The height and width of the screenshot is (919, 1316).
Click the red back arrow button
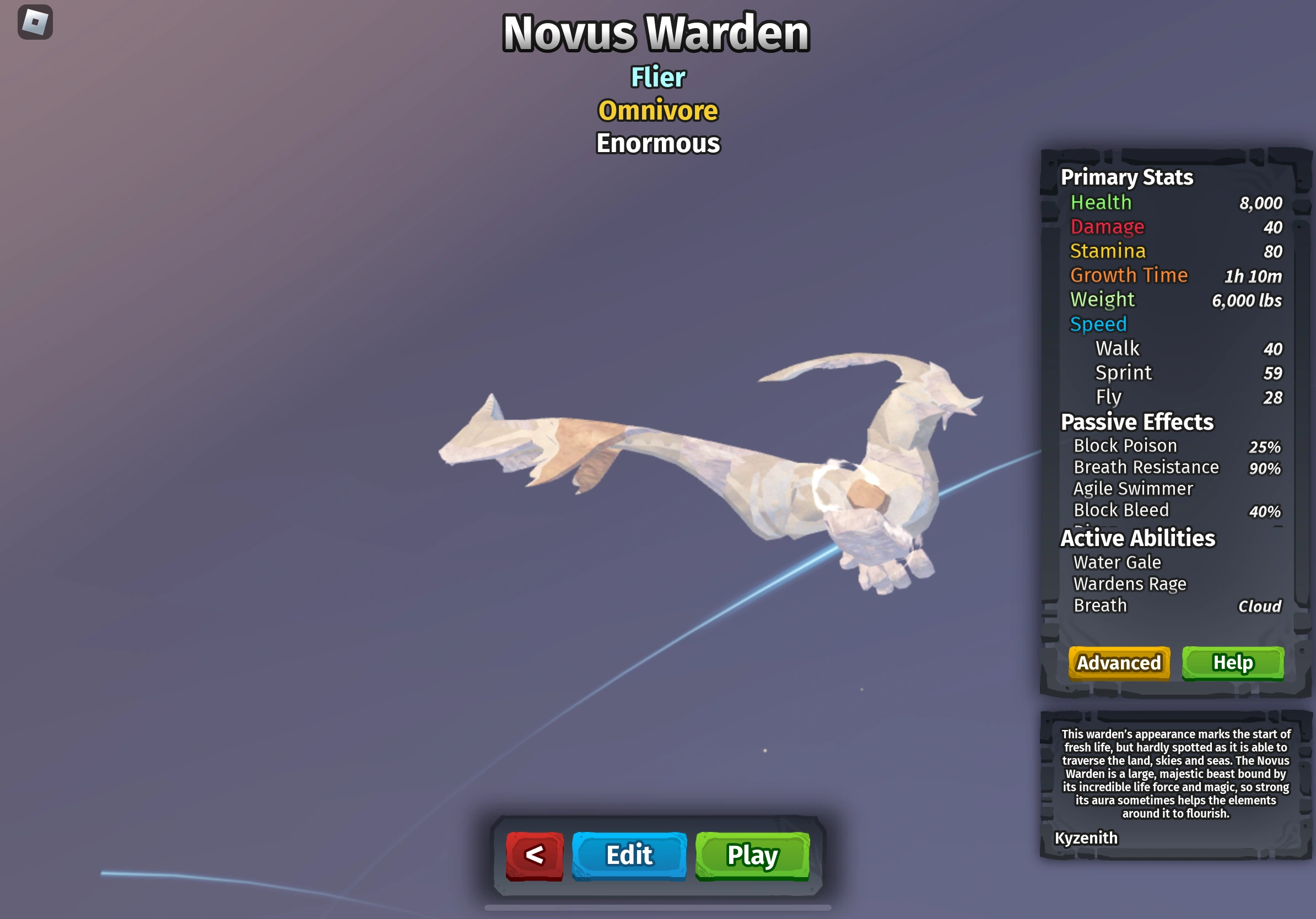pyautogui.click(x=533, y=856)
